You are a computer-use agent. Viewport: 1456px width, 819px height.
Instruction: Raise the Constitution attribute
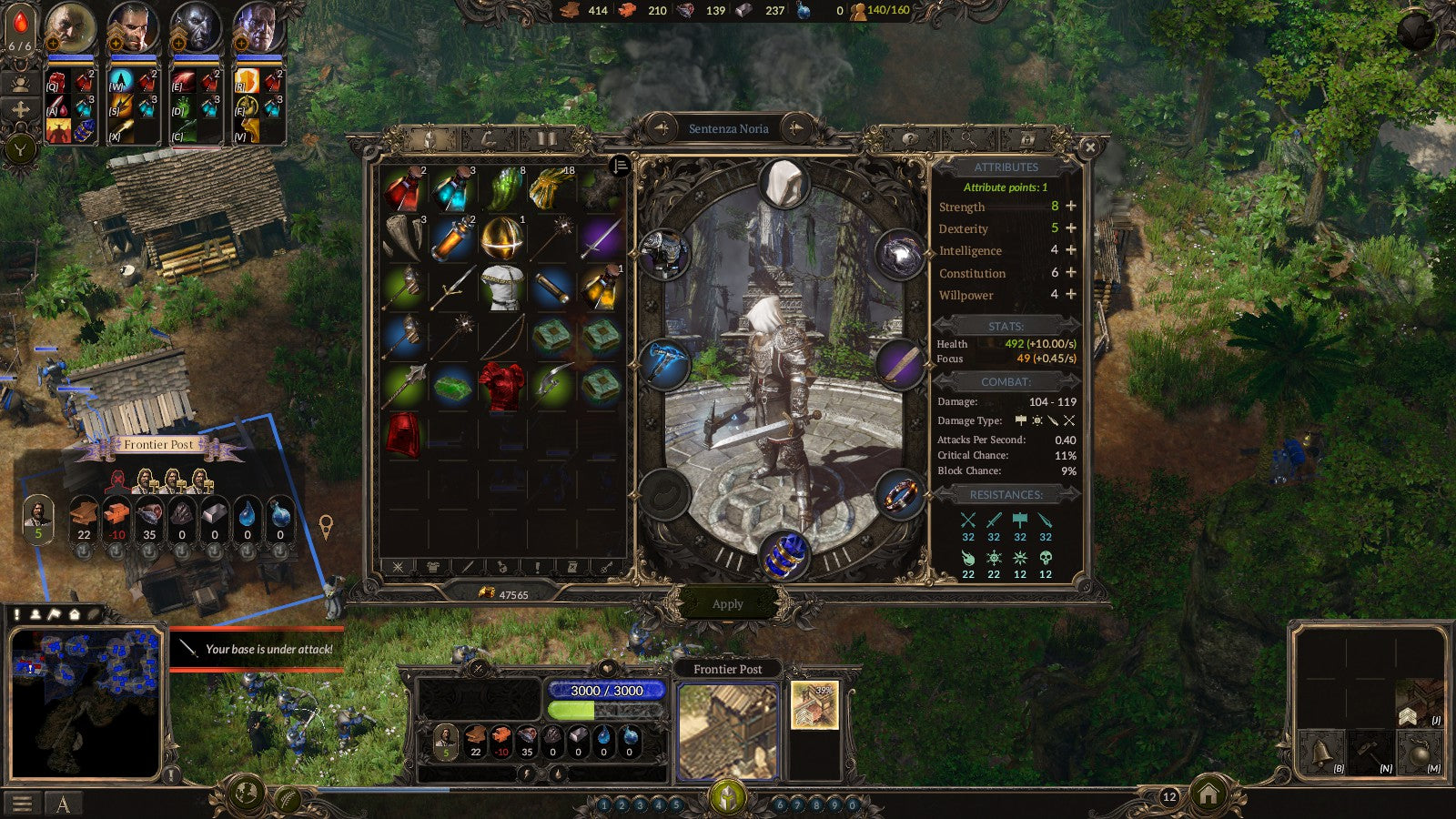point(1071,272)
